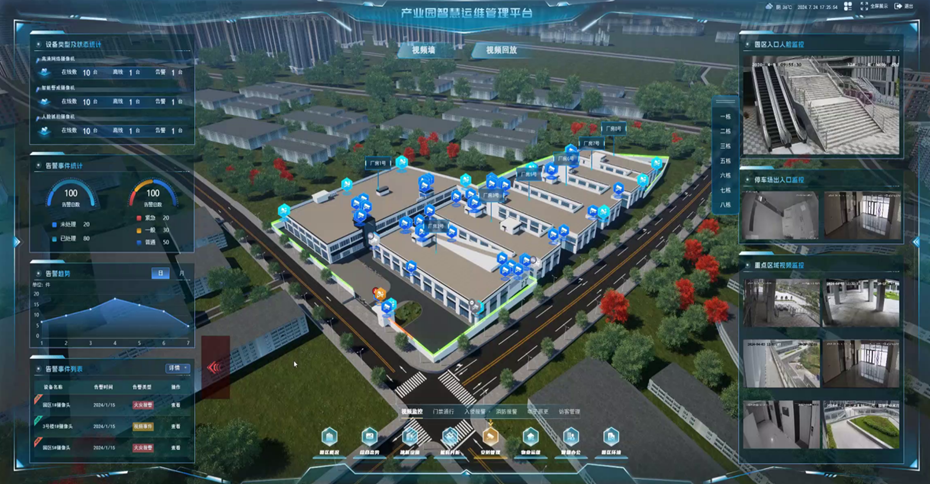Image resolution: width=930 pixels, height=484 pixels.
Task: Open the 详情 dropdown in the alarm list
Action: tap(175, 368)
